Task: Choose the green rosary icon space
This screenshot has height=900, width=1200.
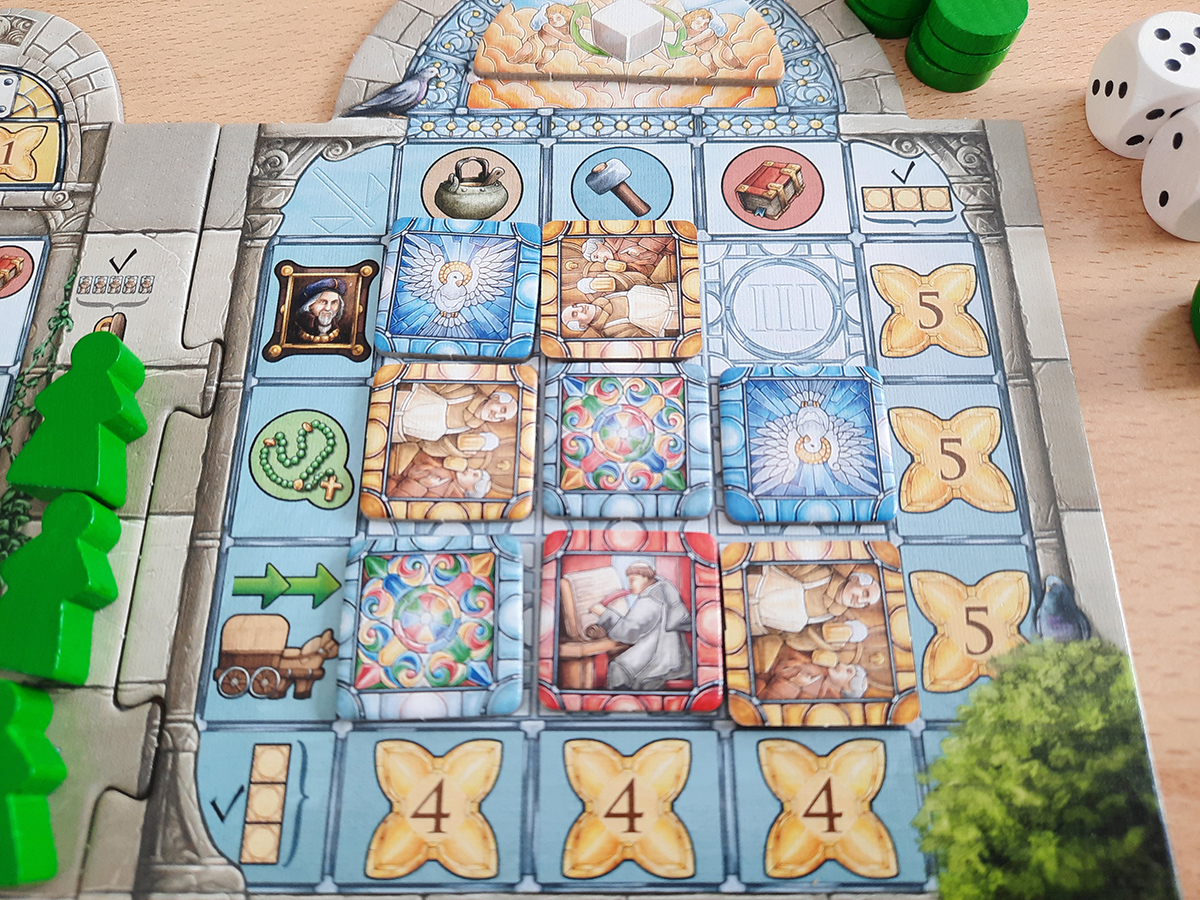Action: click(x=302, y=463)
